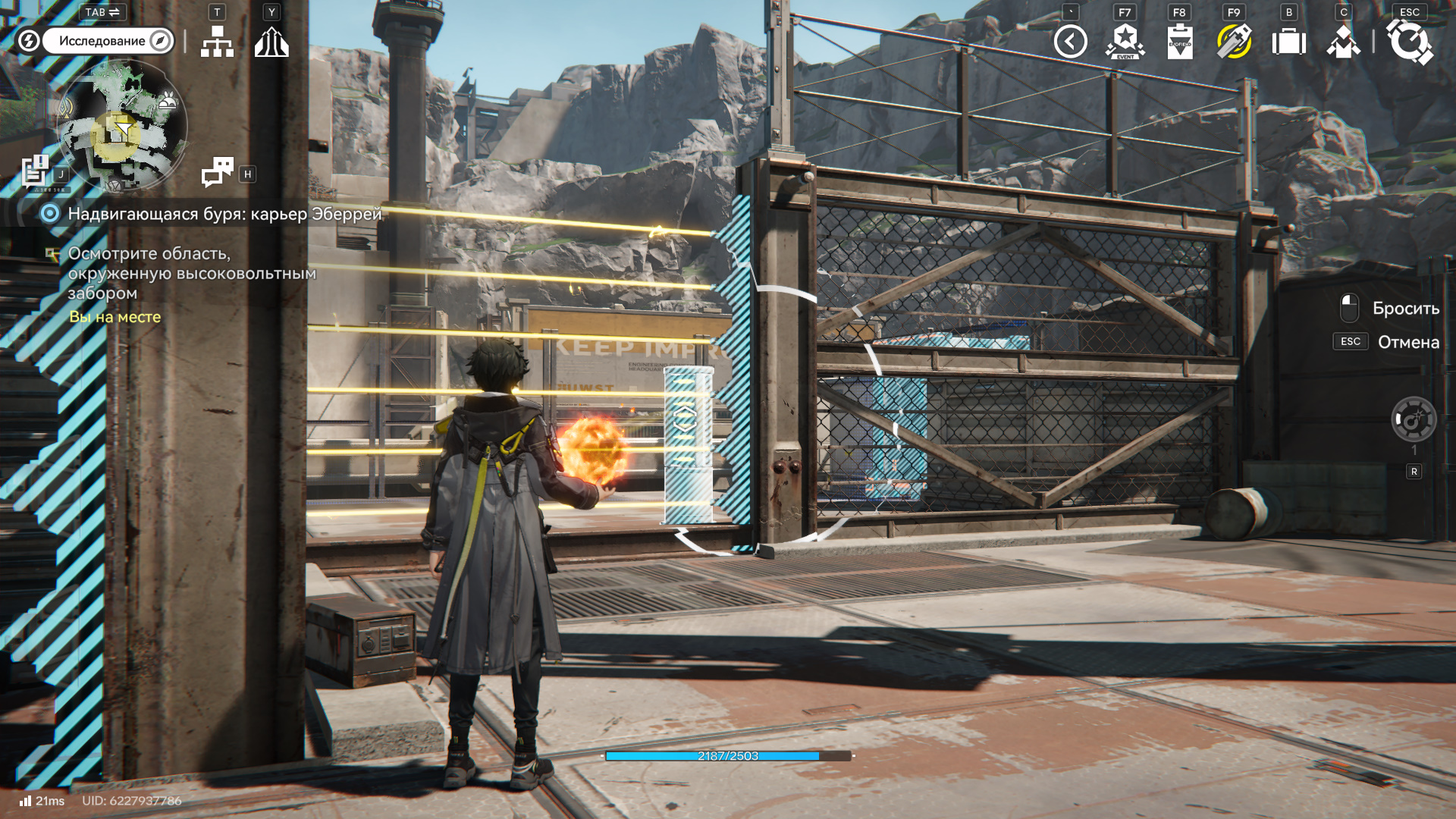The image size is (1456, 819).
Task: Click the circled left-arrow collapse button
Action: pyautogui.click(x=1070, y=42)
